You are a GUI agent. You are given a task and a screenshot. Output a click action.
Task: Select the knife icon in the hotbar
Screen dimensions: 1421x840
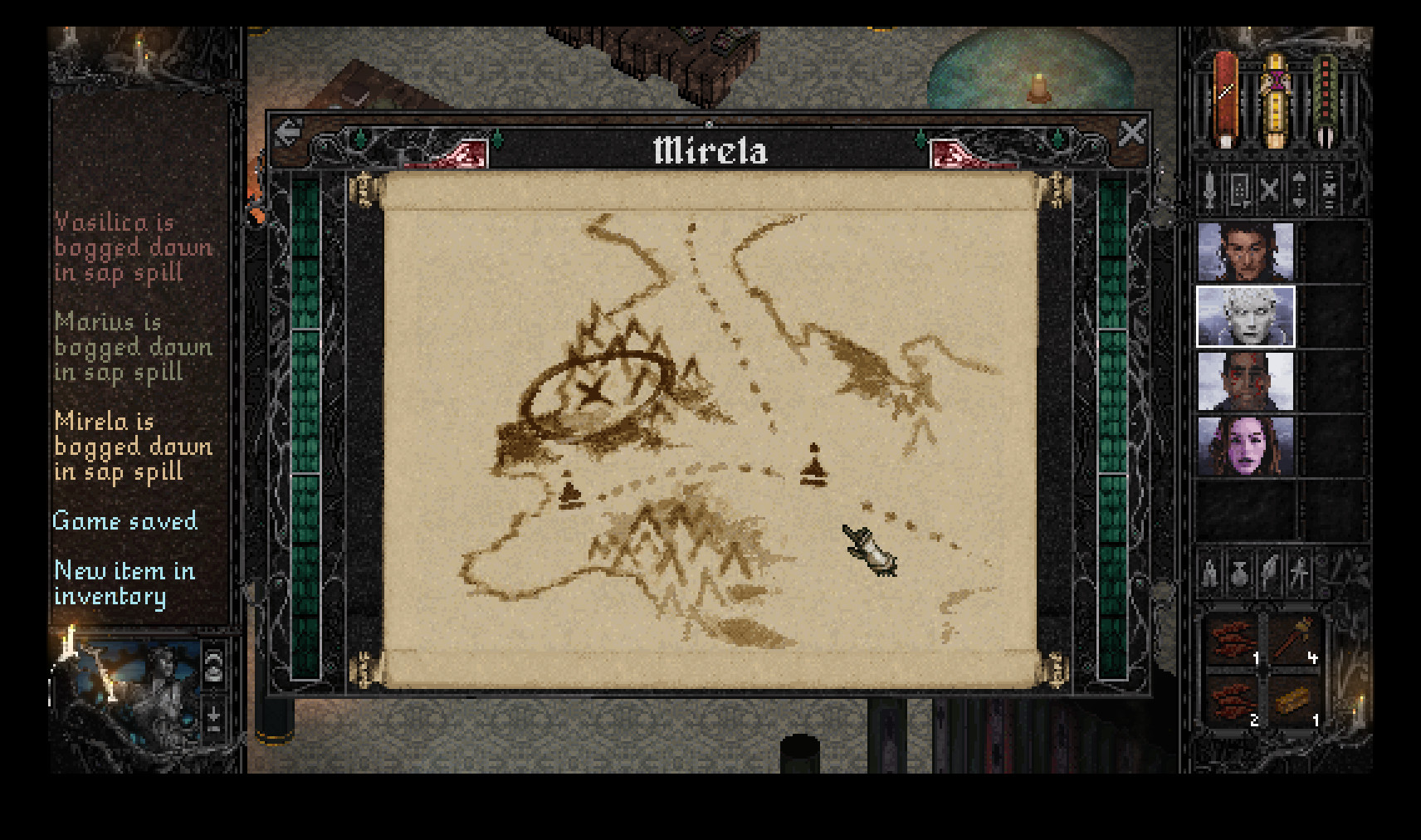pos(1268,573)
